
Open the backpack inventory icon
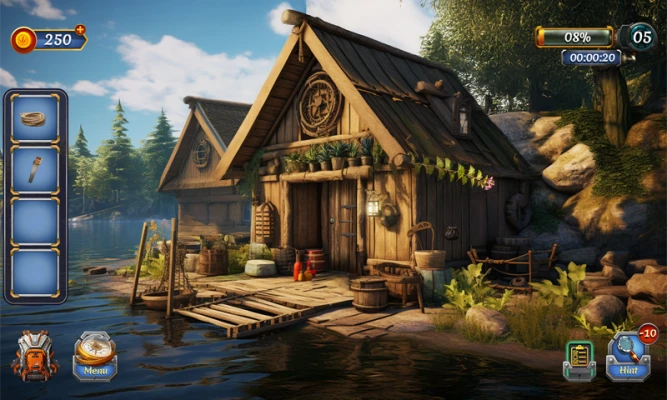pyautogui.click(x=34, y=356)
